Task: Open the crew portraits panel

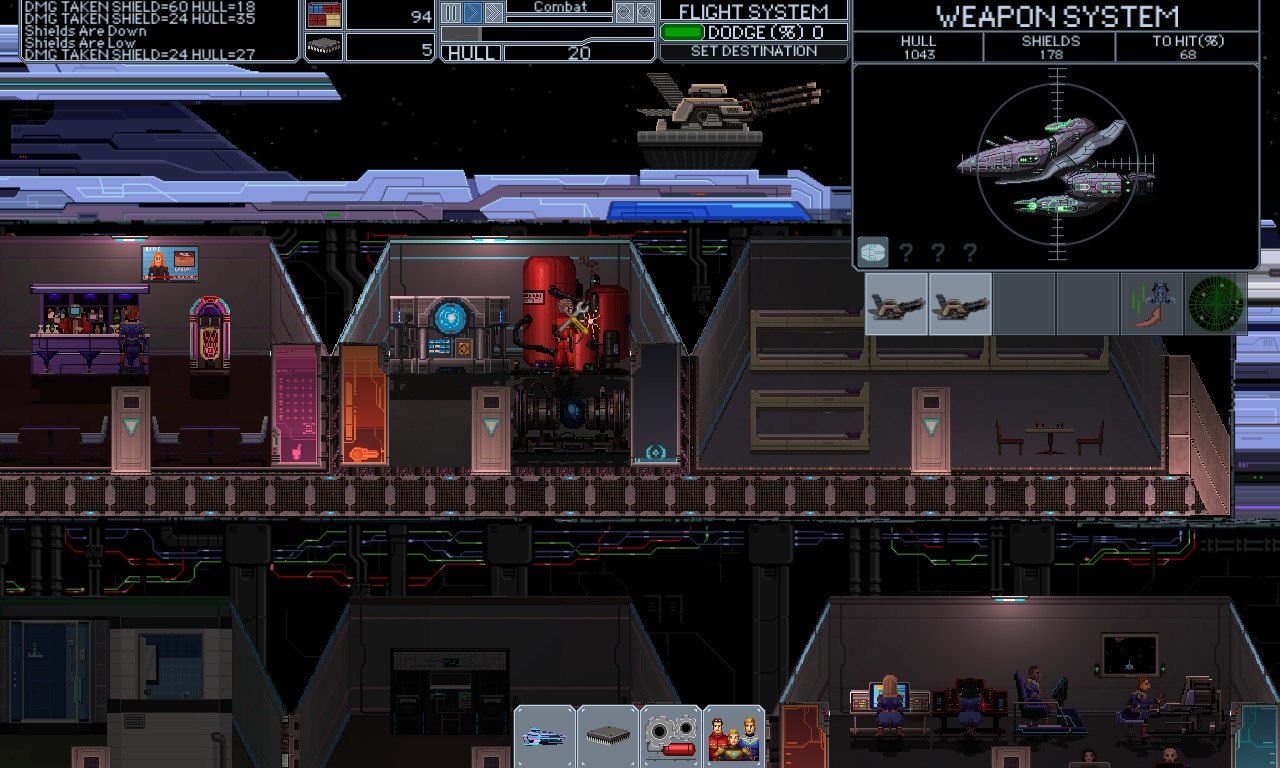Action: tap(734, 737)
